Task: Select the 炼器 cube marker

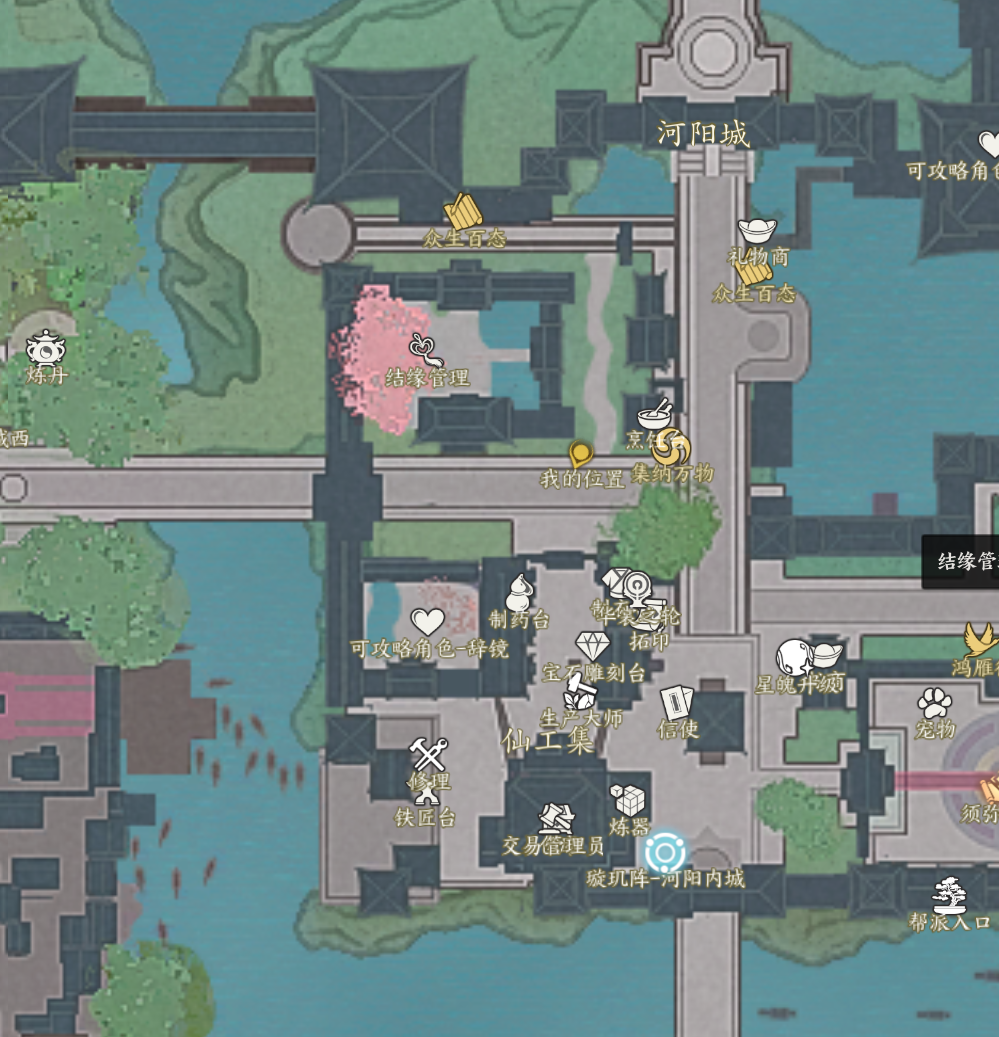Action: 629,800
